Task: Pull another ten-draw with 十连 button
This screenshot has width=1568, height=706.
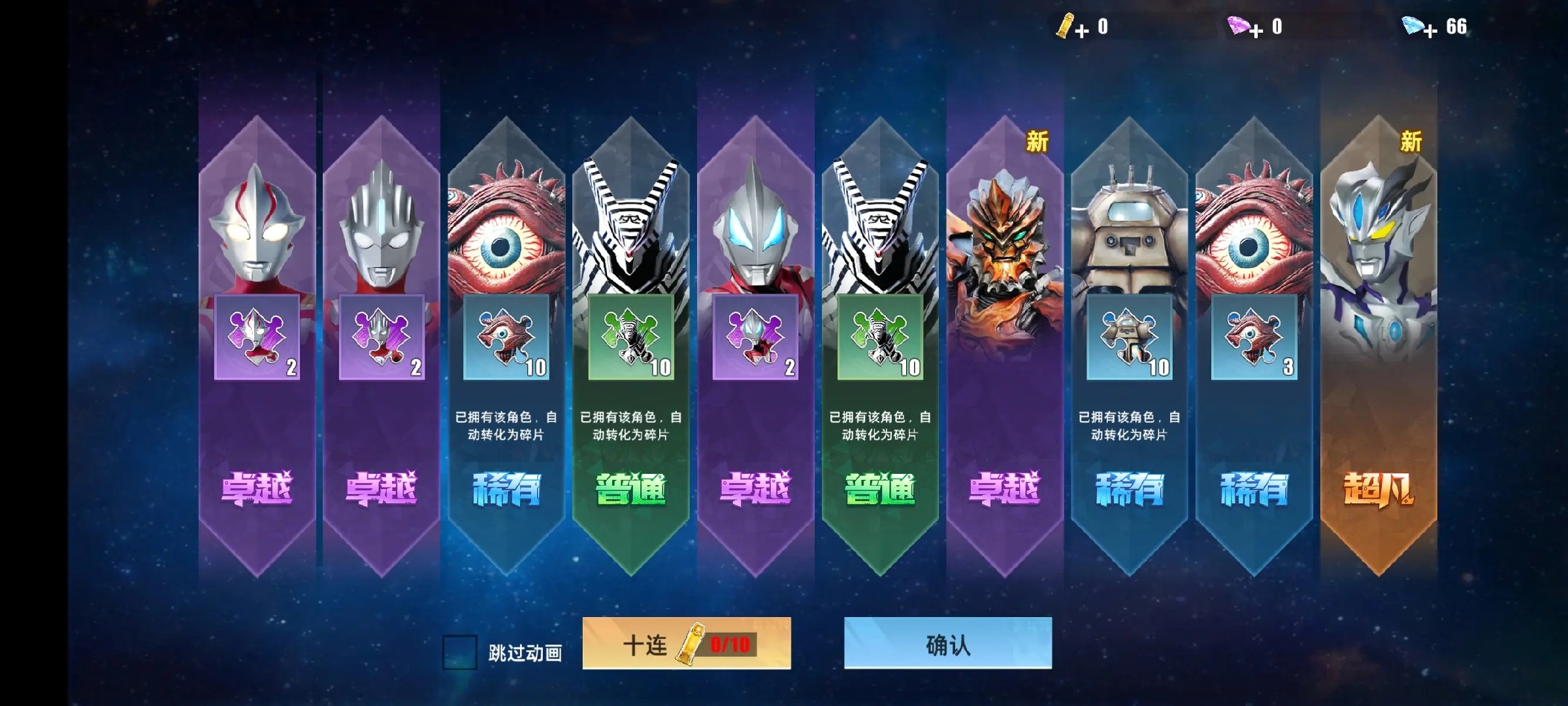Action: click(686, 643)
